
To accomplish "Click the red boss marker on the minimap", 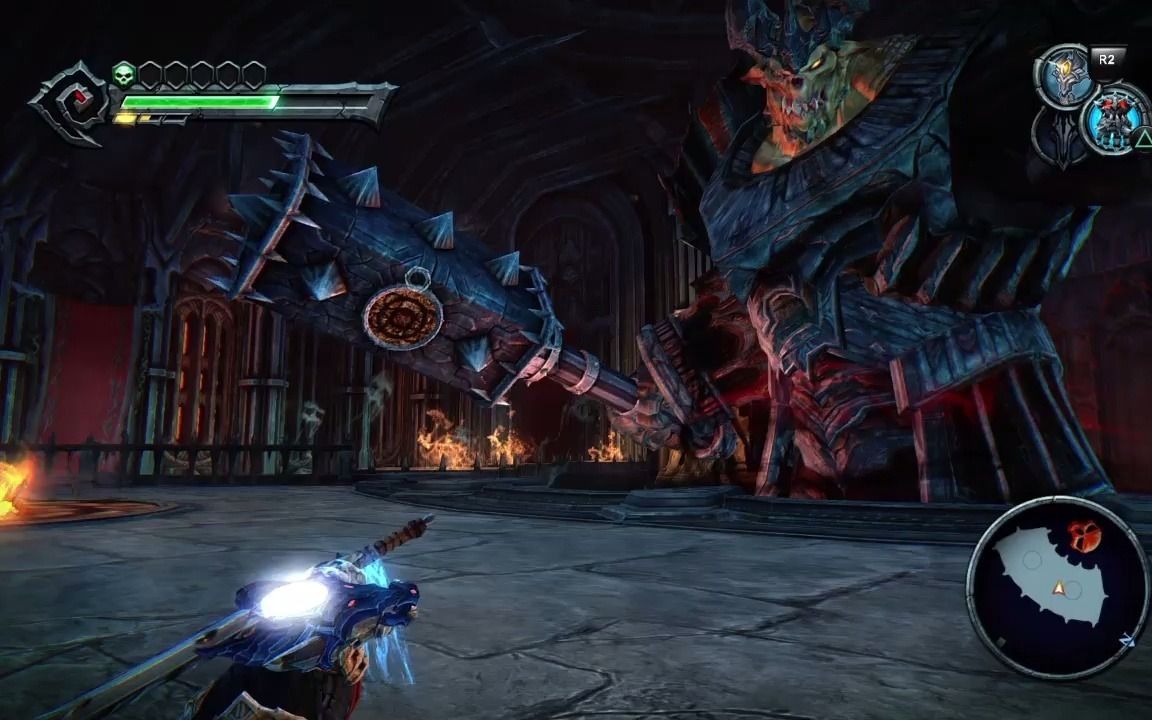I will (x=1084, y=537).
